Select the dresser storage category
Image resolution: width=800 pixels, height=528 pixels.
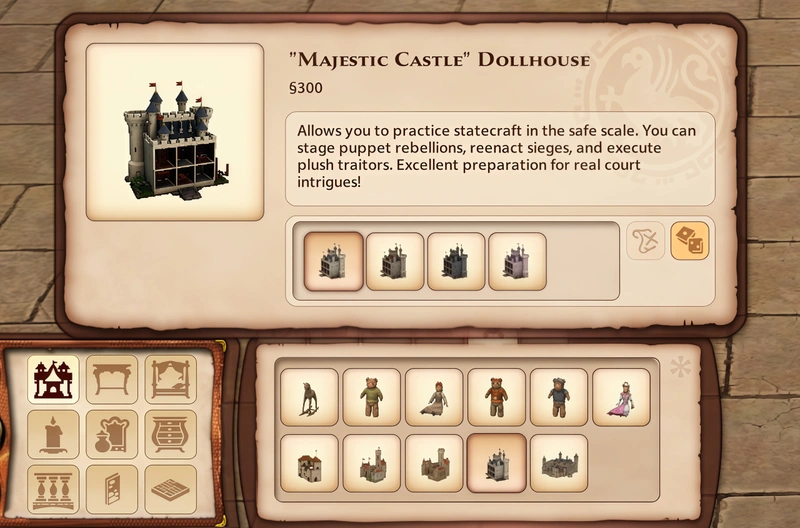170,434
